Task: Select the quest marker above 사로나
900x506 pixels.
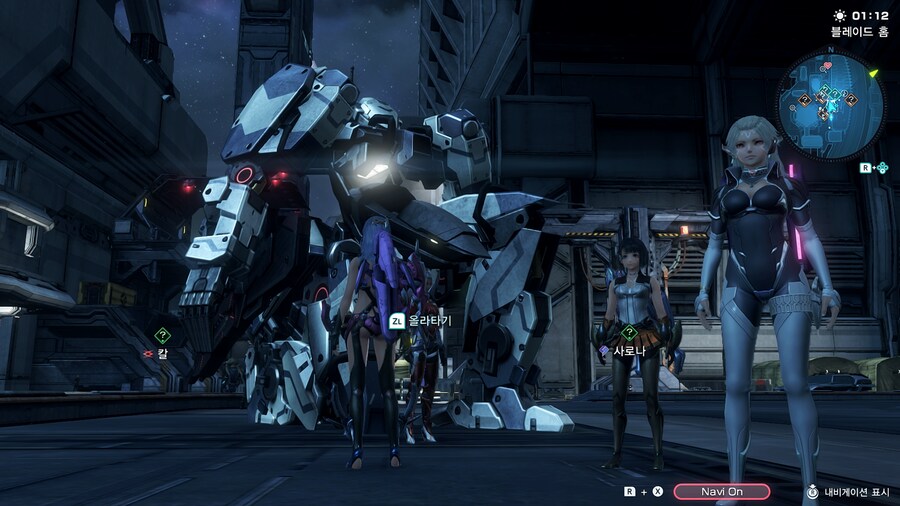Action: point(629,333)
